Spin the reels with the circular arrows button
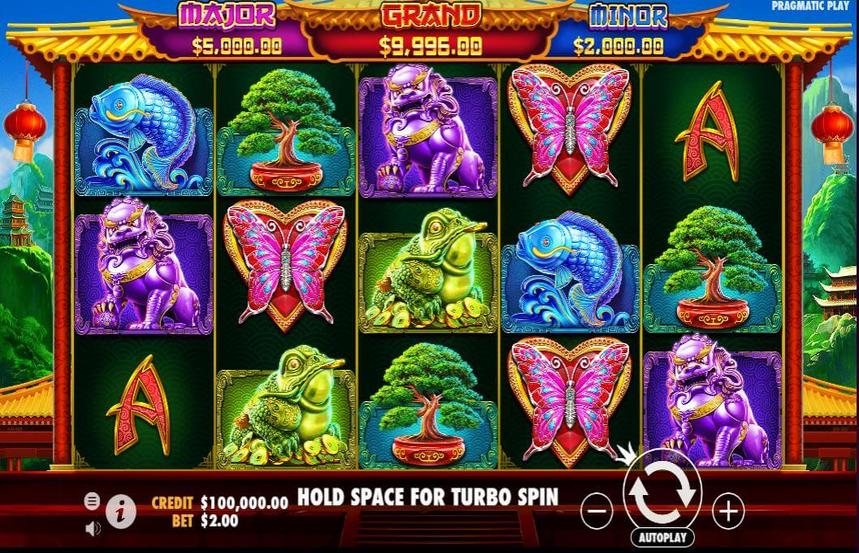Image resolution: width=859 pixels, height=553 pixels. click(660, 491)
